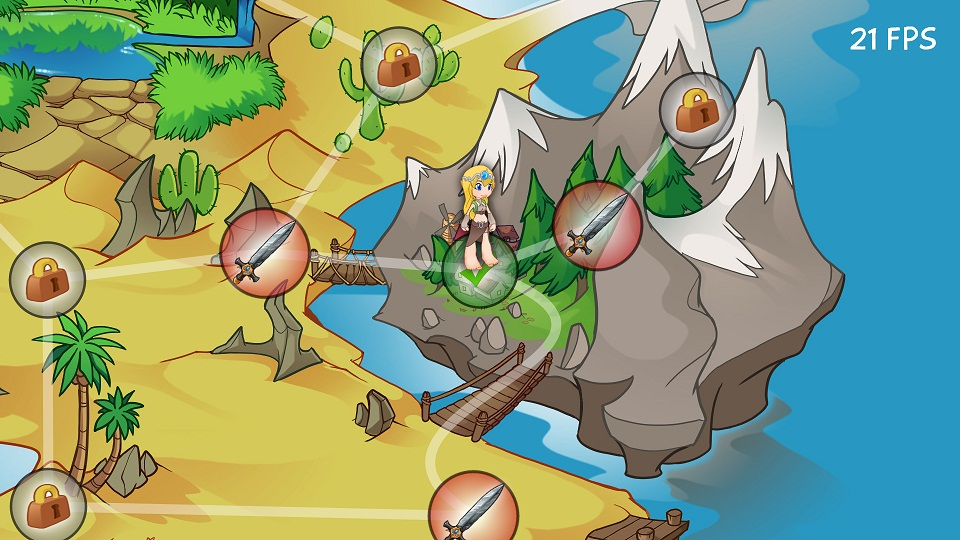Image resolution: width=960 pixels, height=540 pixels.
Task: Choose the locked node below the palm trees
Action: pos(47,505)
